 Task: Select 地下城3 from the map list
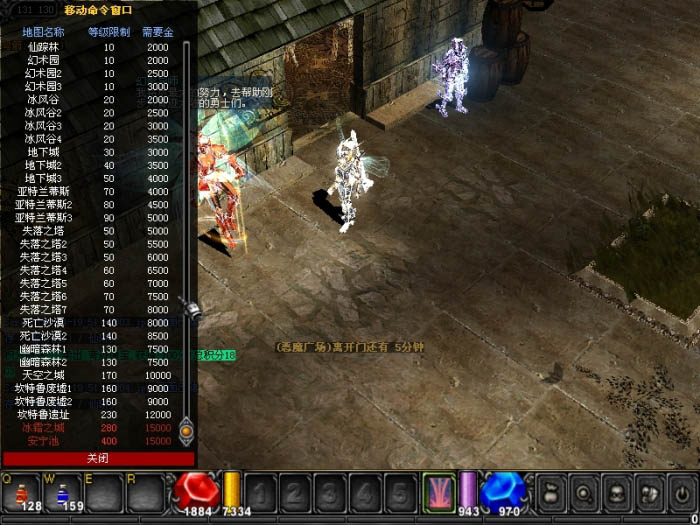click(44, 178)
